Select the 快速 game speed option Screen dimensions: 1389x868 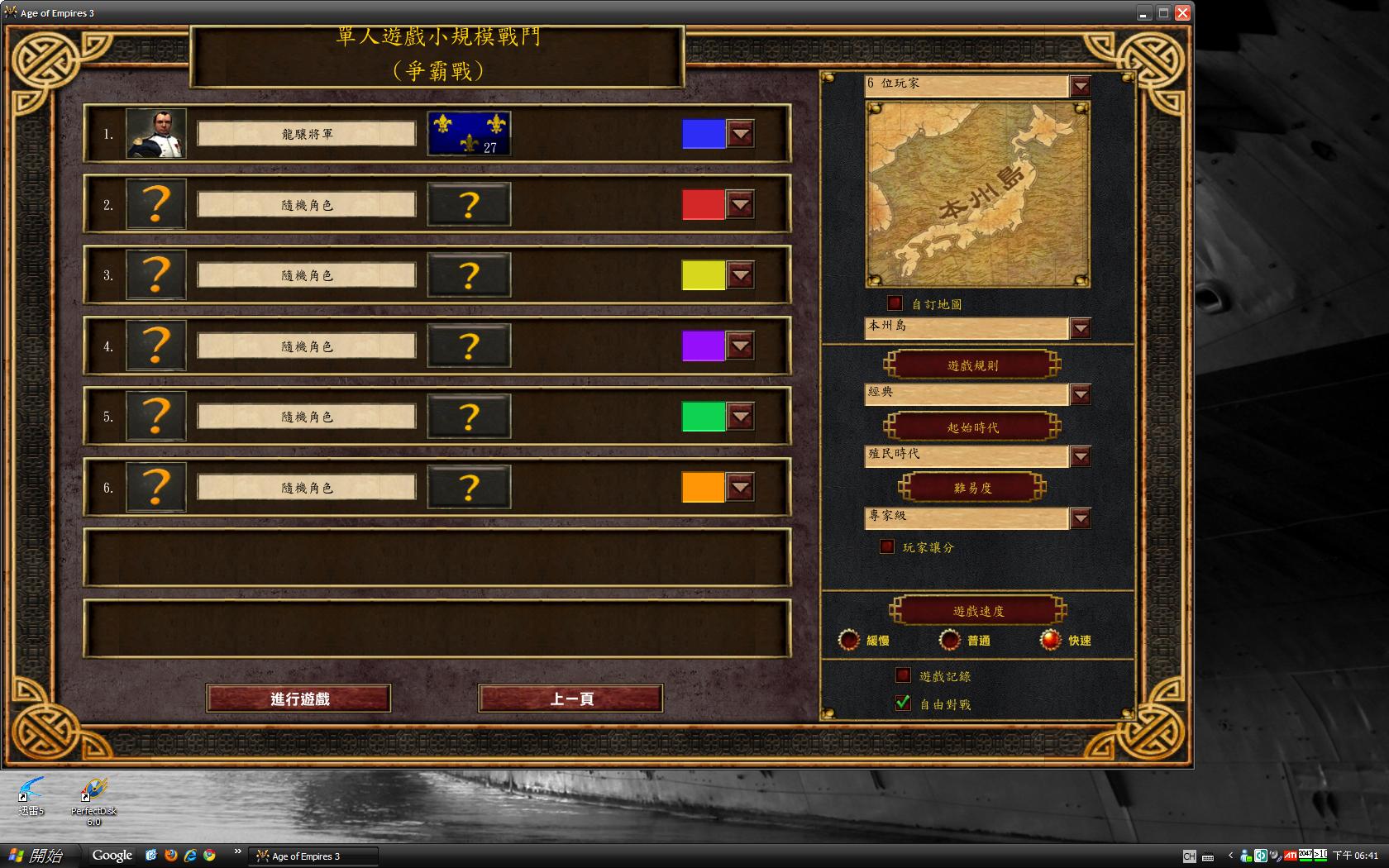(1050, 640)
